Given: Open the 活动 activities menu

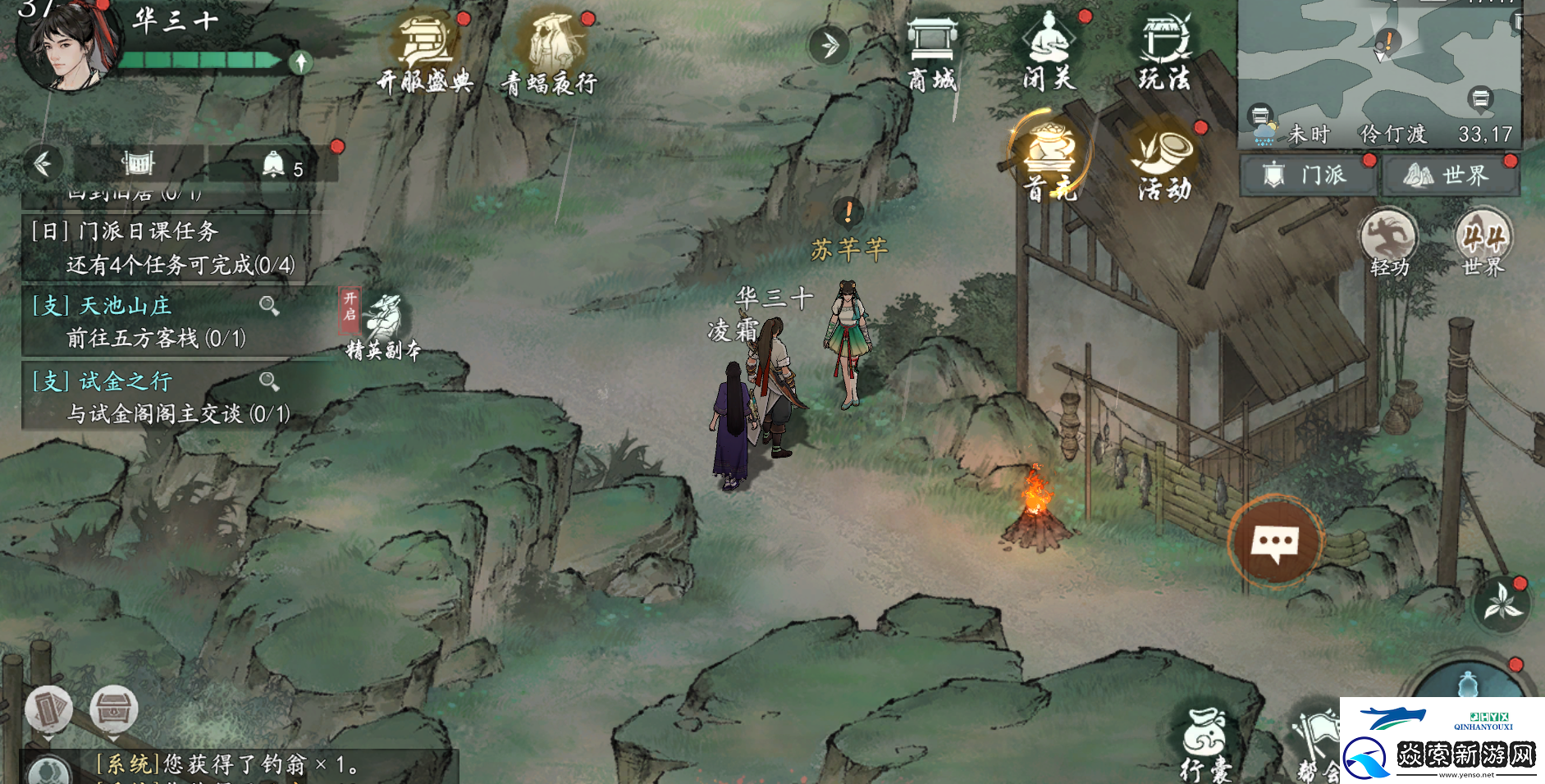Looking at the screenshot, I should [x=1165, y=161].
